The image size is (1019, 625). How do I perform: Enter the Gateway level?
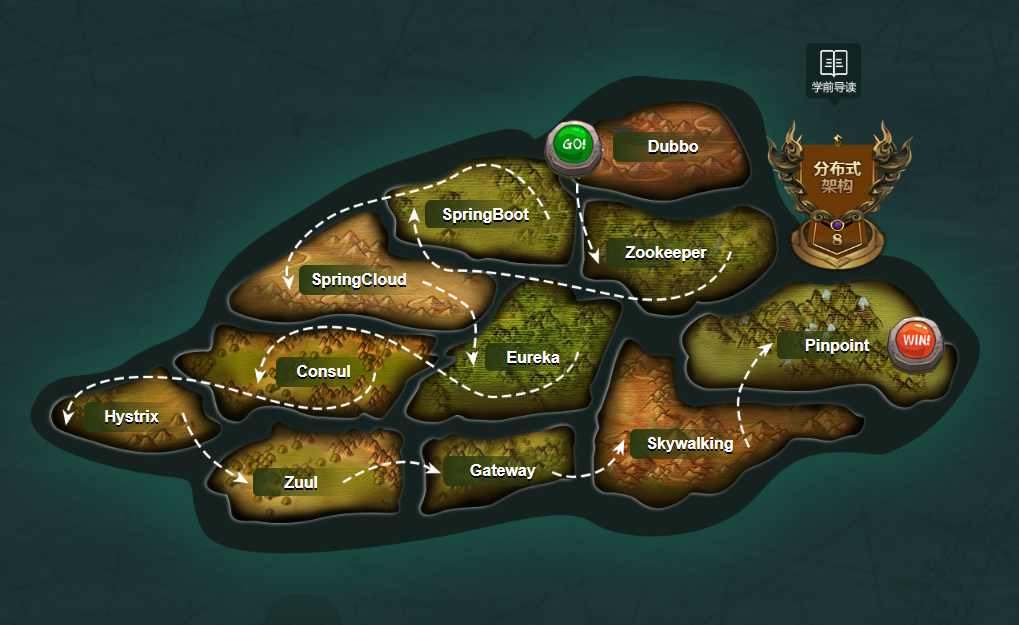pos(502,471)
